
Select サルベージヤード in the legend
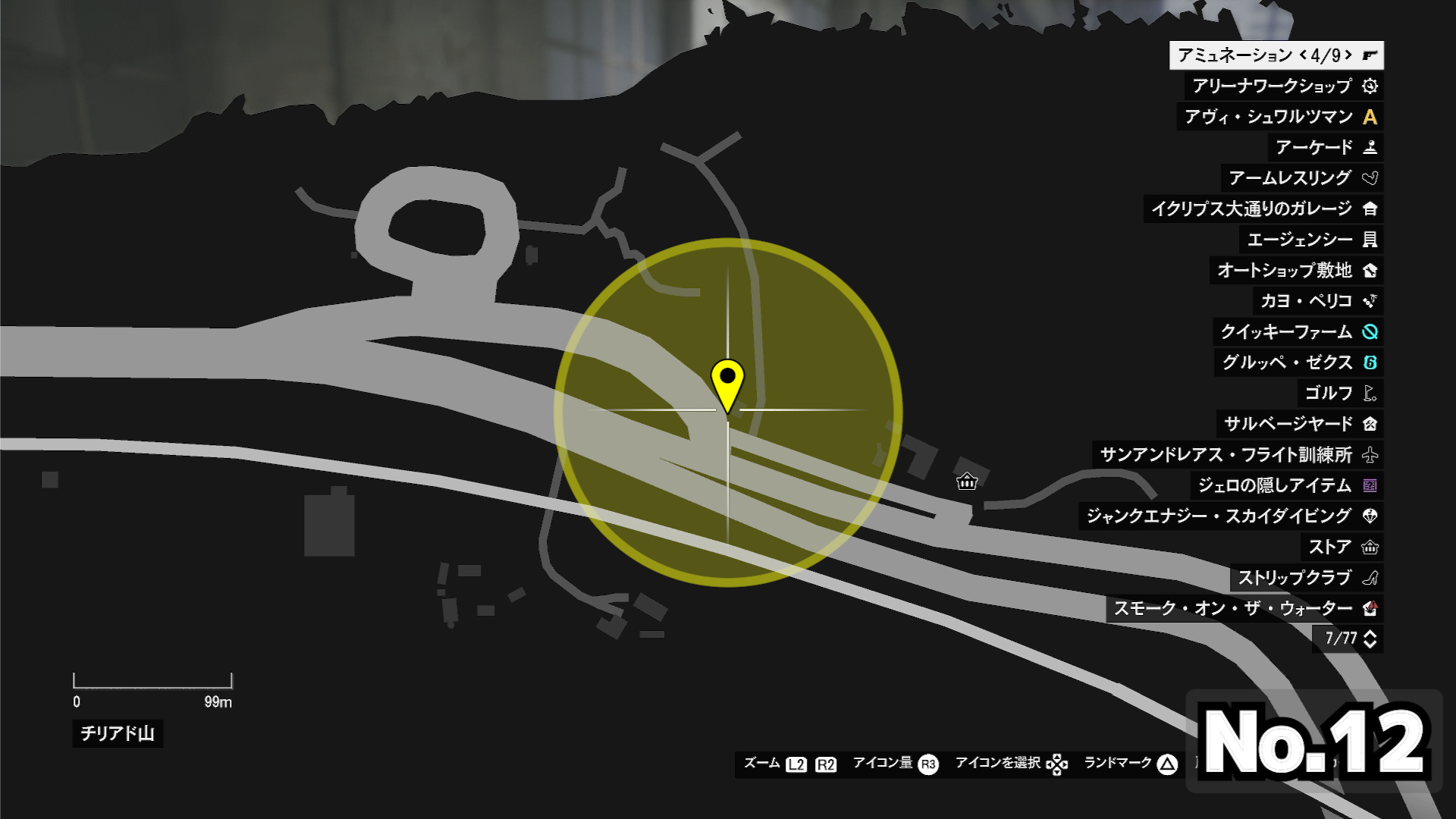click(x=1300, y=424)
